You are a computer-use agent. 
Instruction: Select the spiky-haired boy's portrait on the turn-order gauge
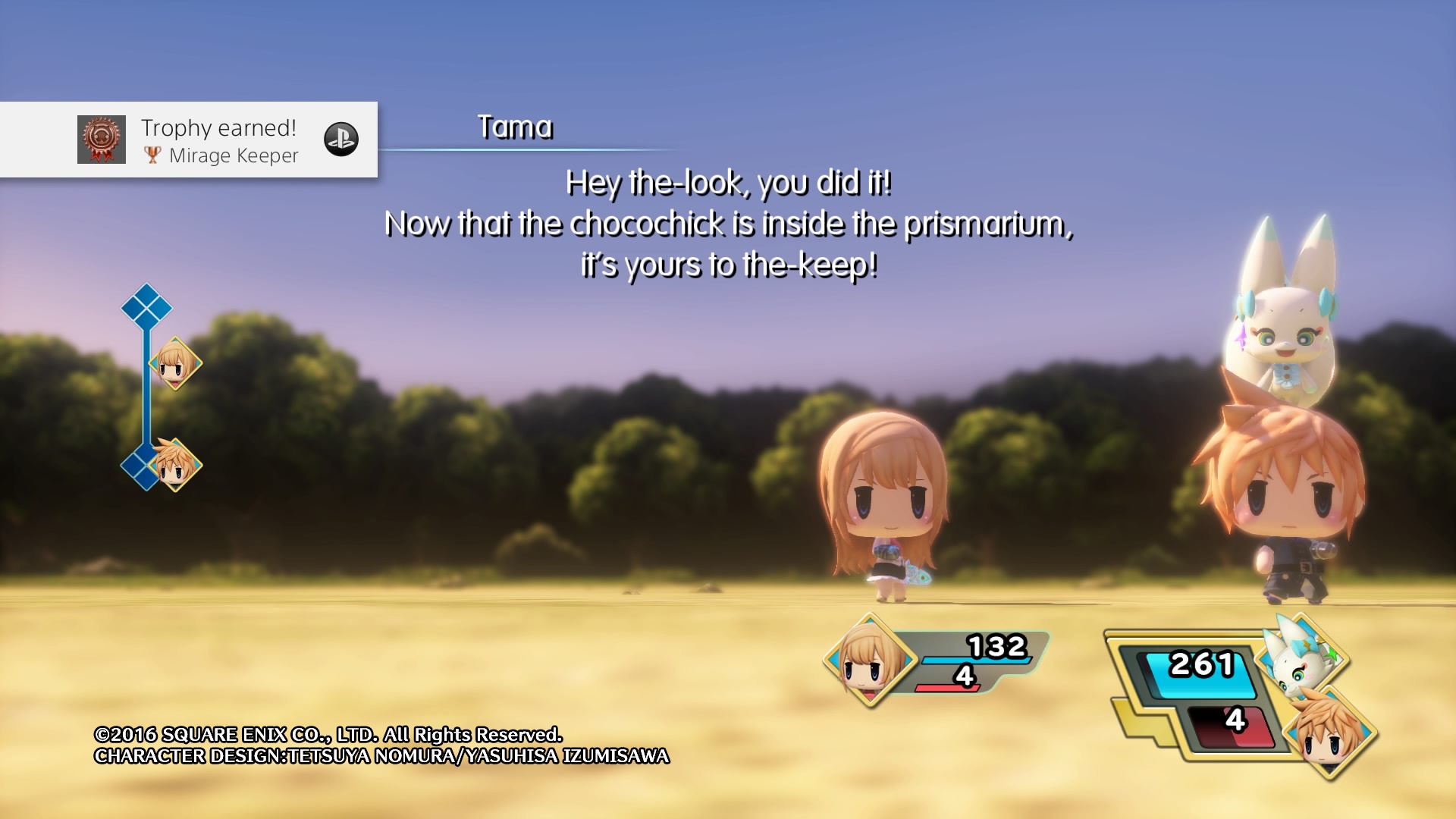point(175,464)
